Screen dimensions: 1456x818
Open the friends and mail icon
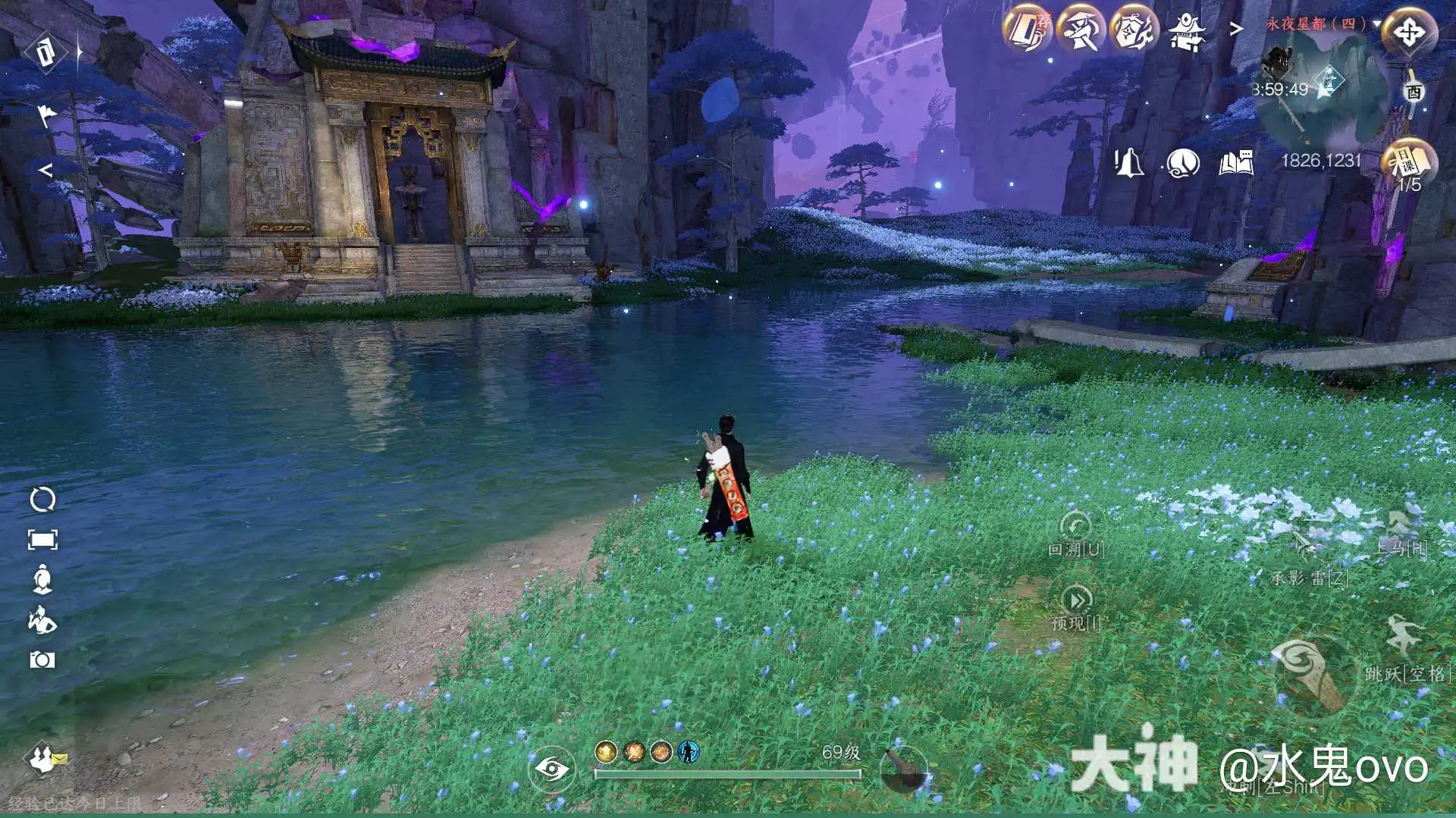pyautogui.click(x=45, y=758)
